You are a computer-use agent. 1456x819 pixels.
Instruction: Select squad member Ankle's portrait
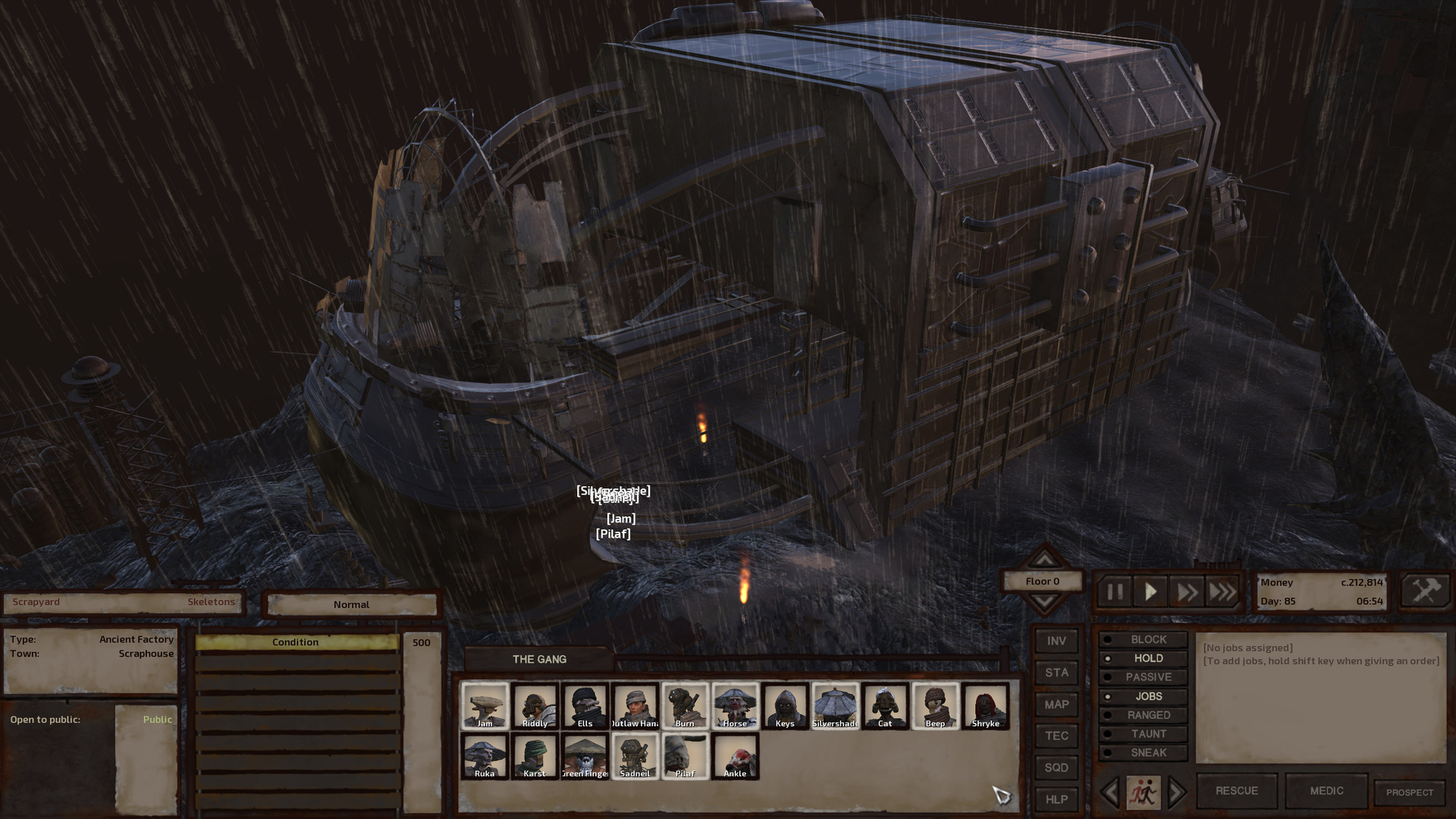tap(735, 755)
